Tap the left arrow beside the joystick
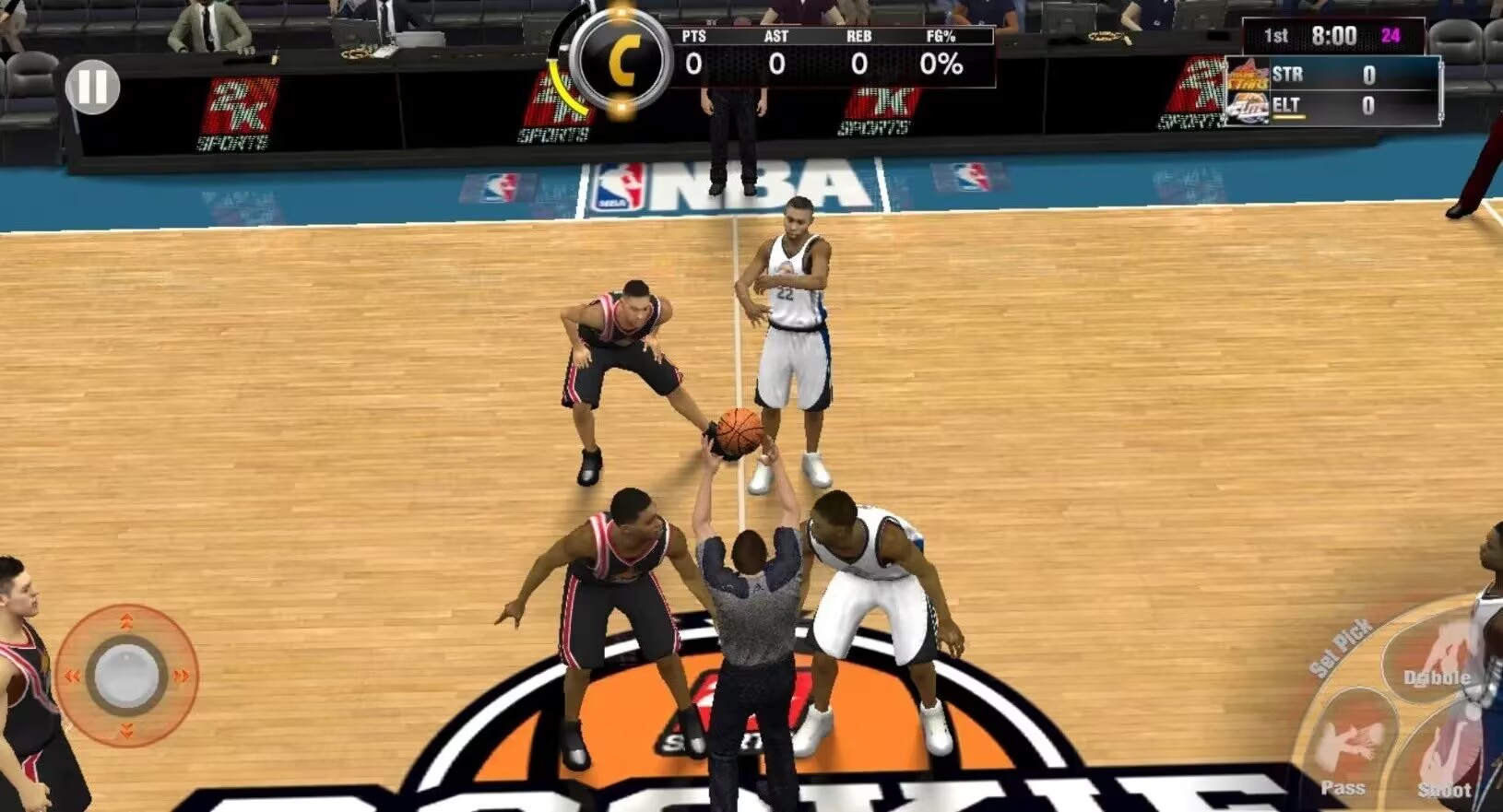The image size is (1503, 812). [72, 675]
